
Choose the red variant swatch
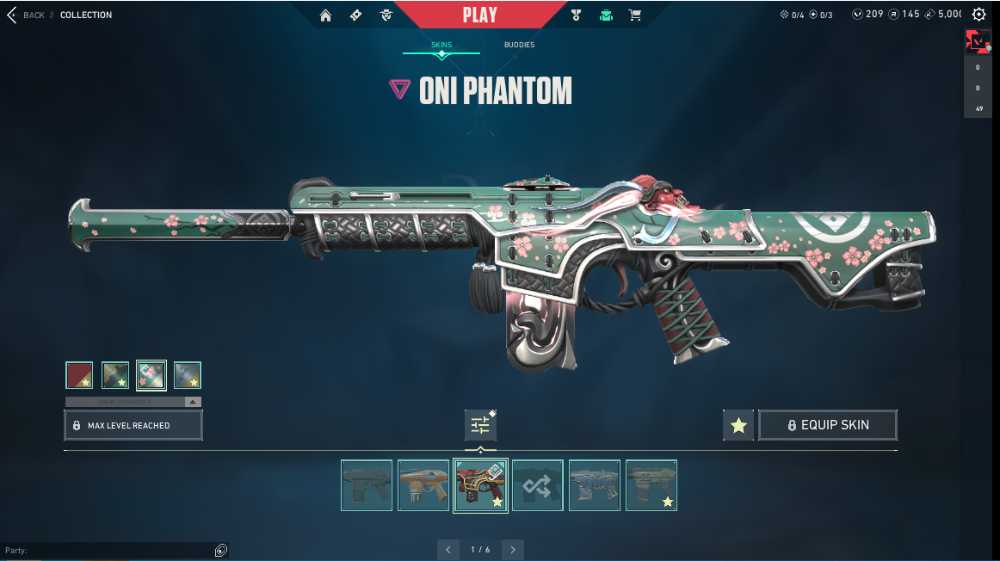[79, 375]
